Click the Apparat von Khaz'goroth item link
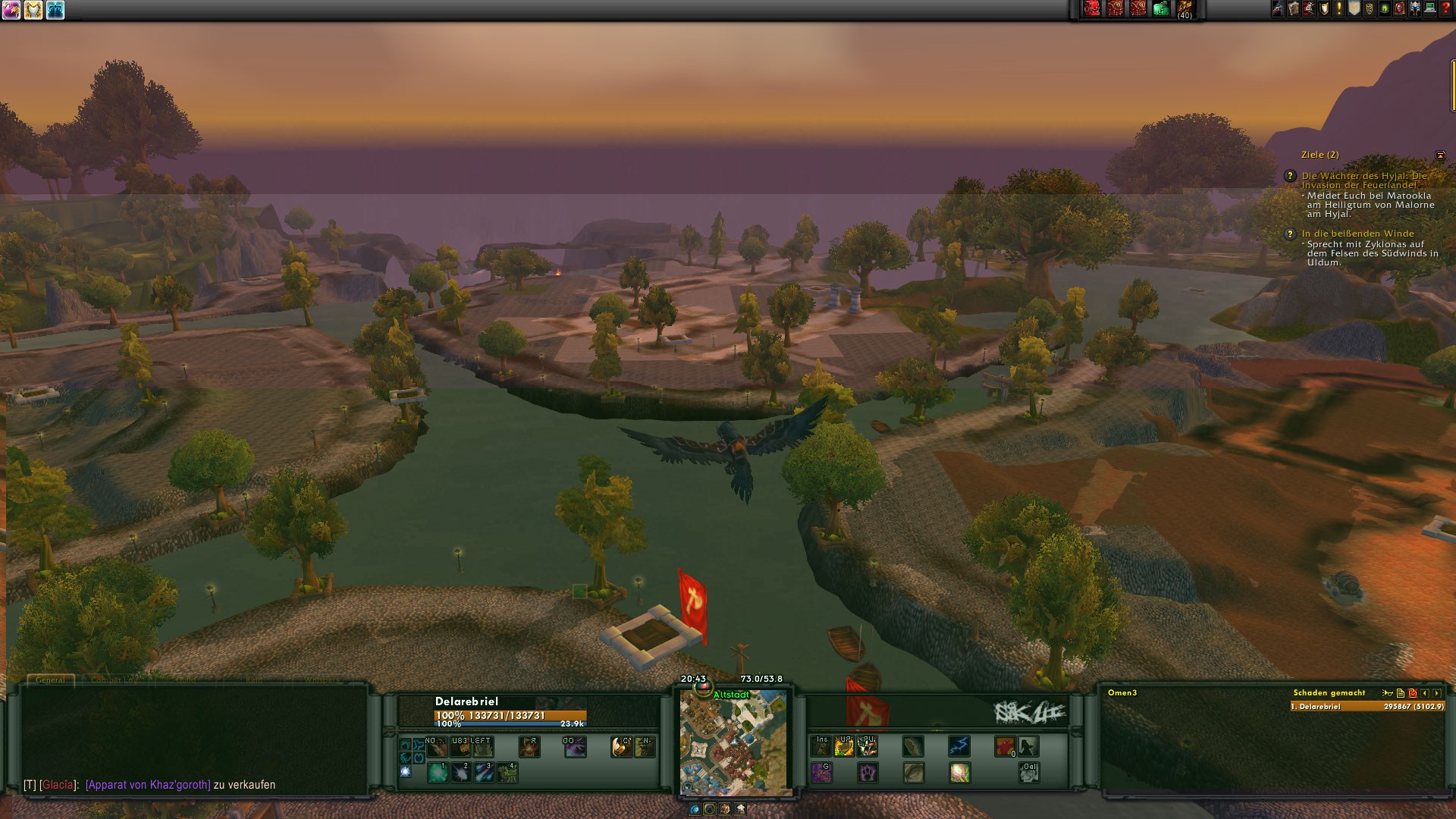Screen dimensions: 1456x819 (x=148, y=785)
